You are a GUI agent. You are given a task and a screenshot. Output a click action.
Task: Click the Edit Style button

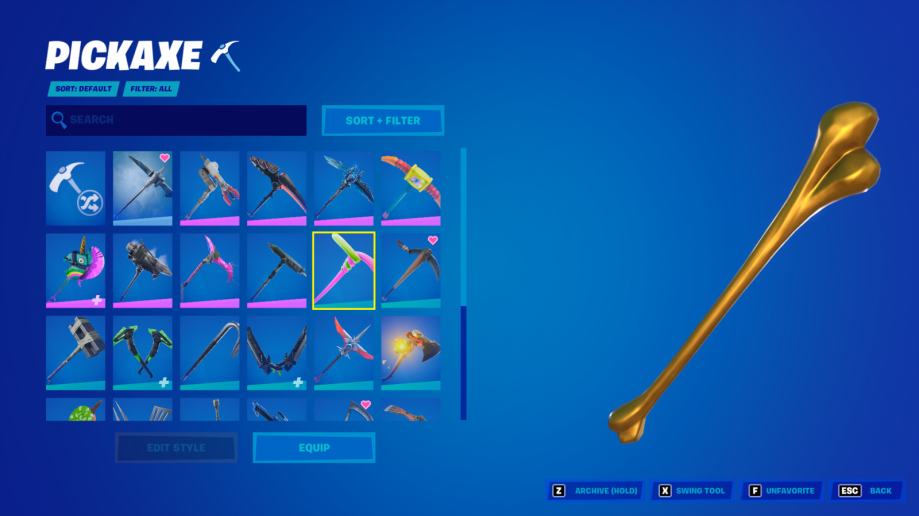(x=176, y=447)
